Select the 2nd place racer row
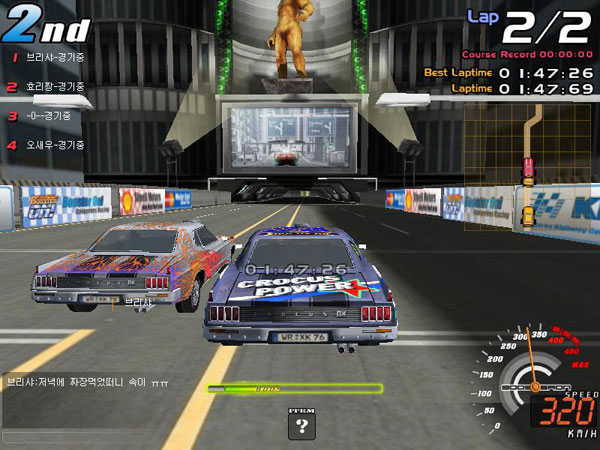This screenshot has height=450, width=600. coord(47,87)
